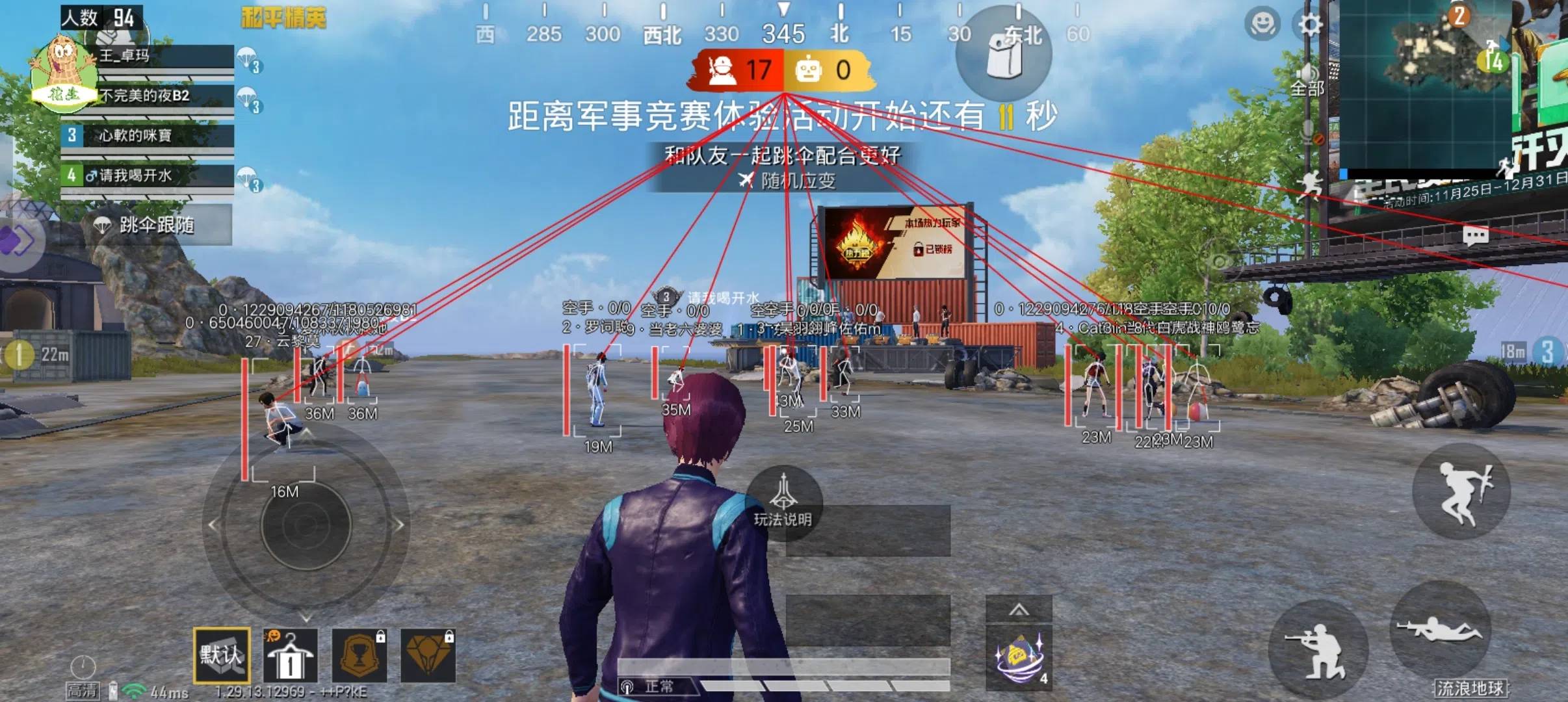
Task: Open the backpack icon near compass
Action: pos(1003,53)
